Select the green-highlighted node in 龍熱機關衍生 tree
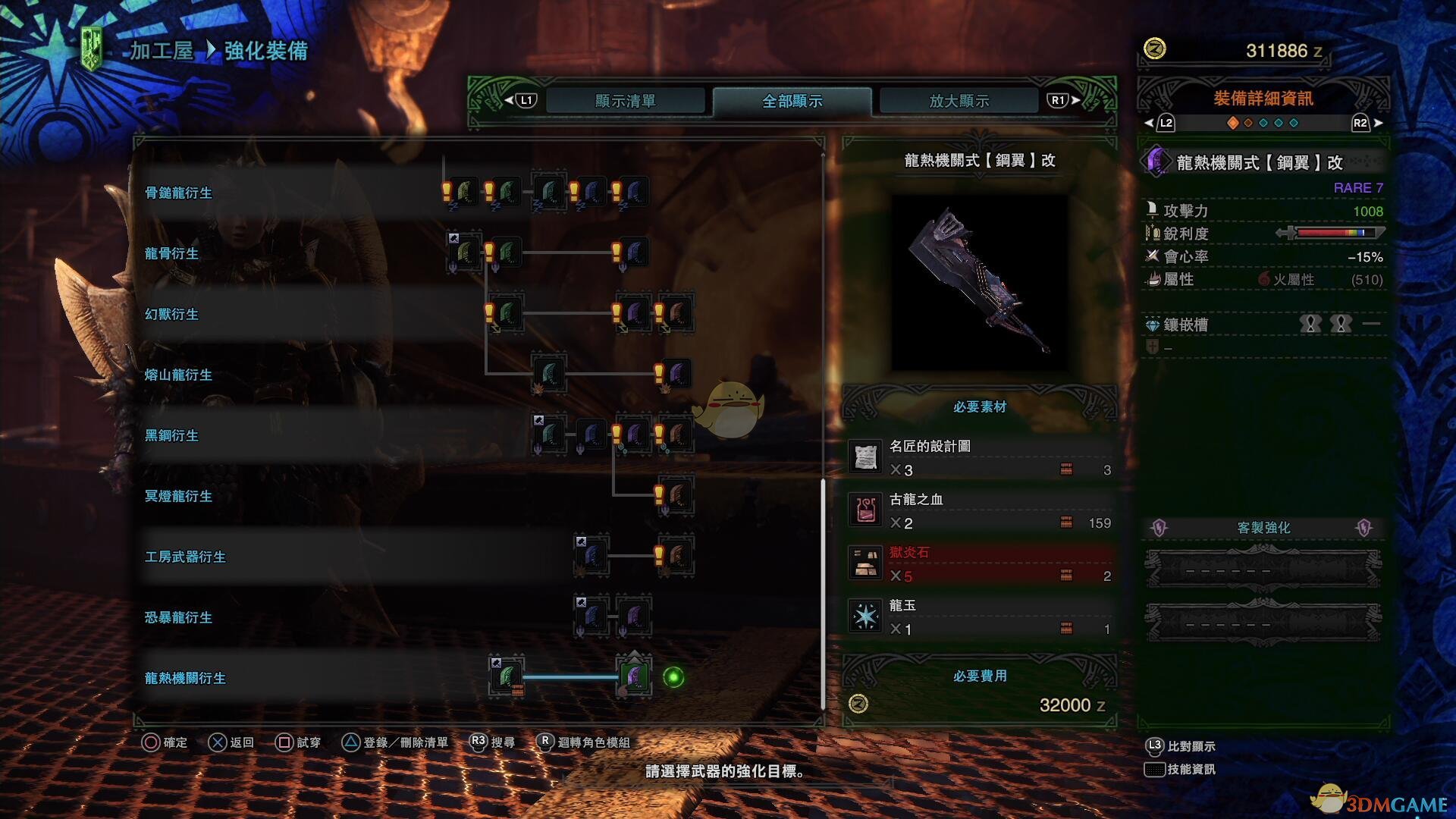1456x819 pixels. 635,678
